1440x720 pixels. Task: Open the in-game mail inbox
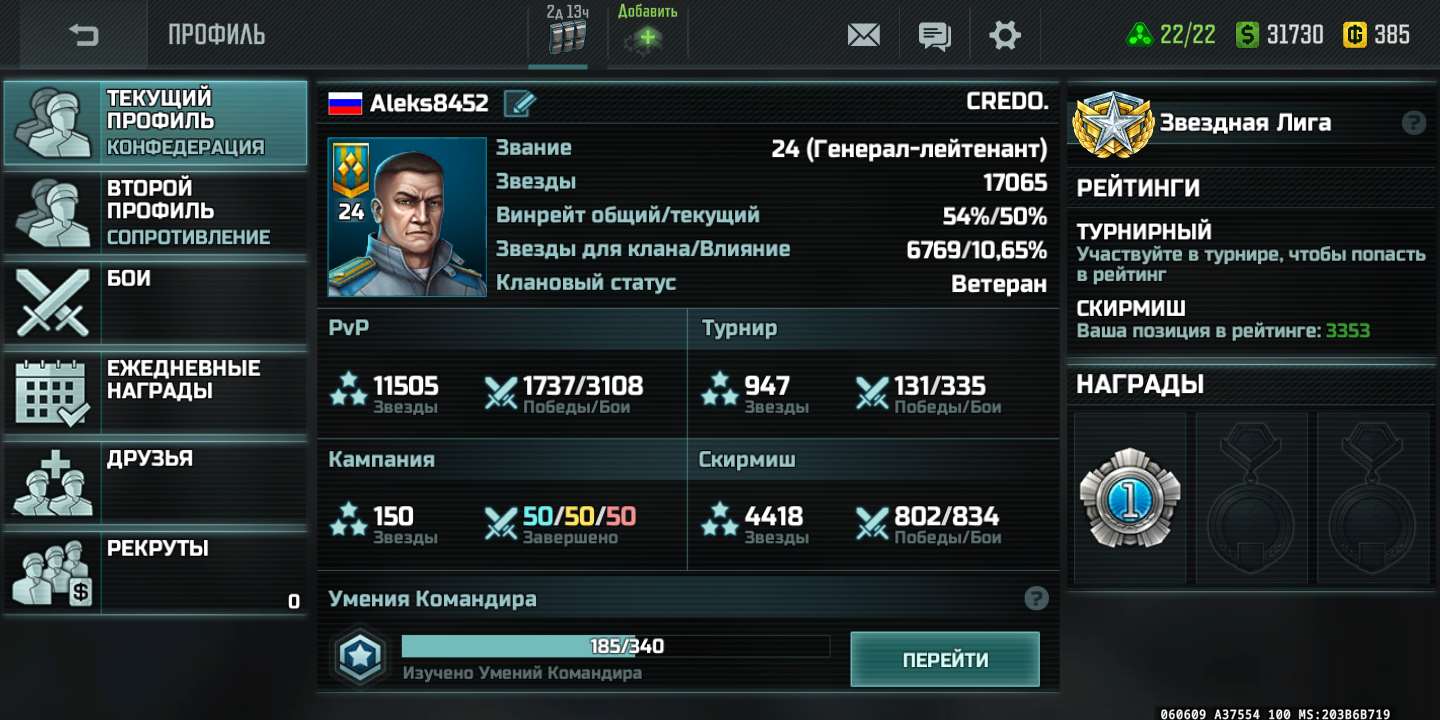tap(862, 34)
